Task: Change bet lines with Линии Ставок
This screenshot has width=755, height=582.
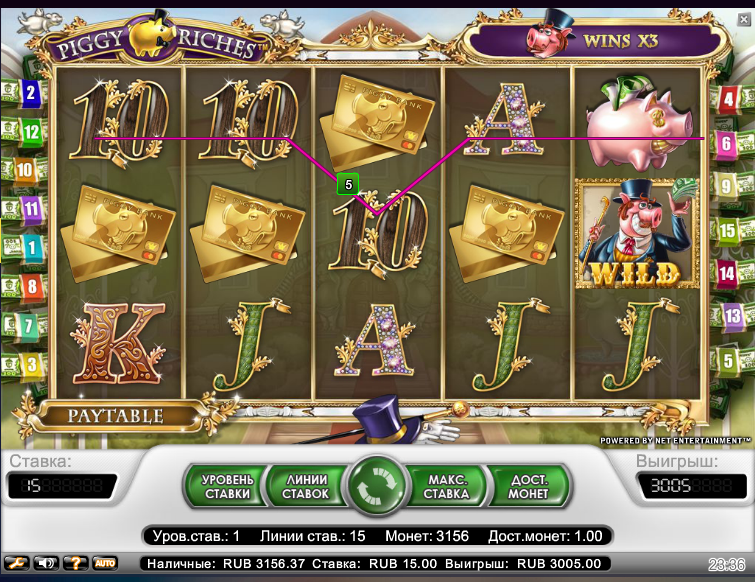Action: pos(305,486)
